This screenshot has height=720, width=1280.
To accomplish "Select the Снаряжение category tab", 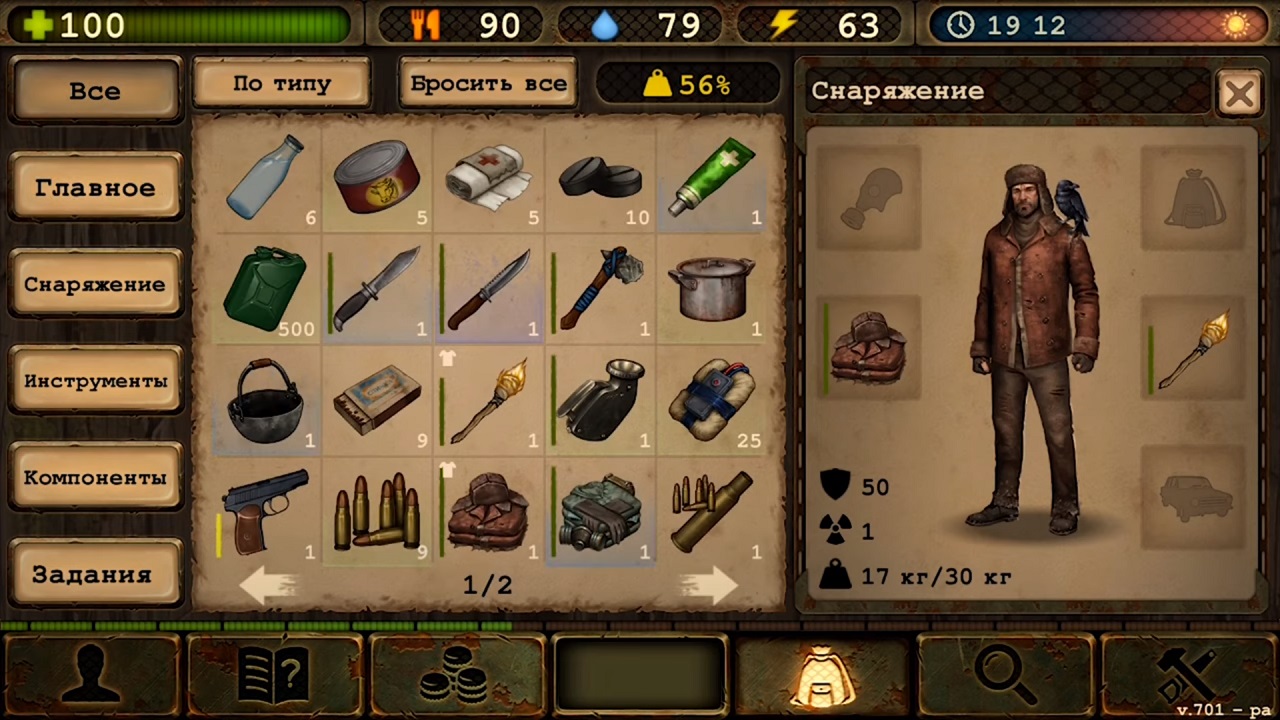I will coord(95,284).
